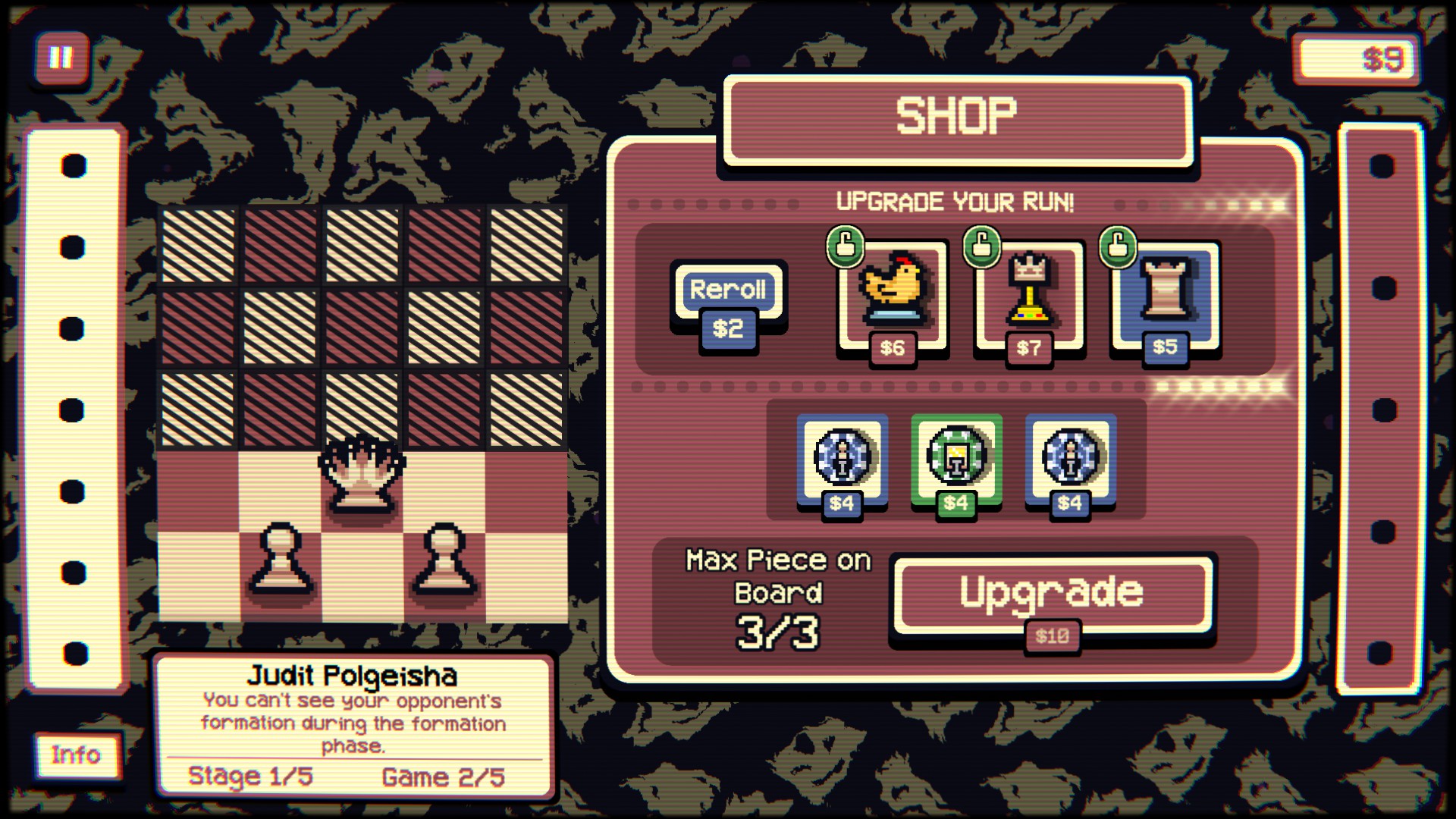Select the rook piece costing $5

pyautogui.click(x=1168, y=292)
